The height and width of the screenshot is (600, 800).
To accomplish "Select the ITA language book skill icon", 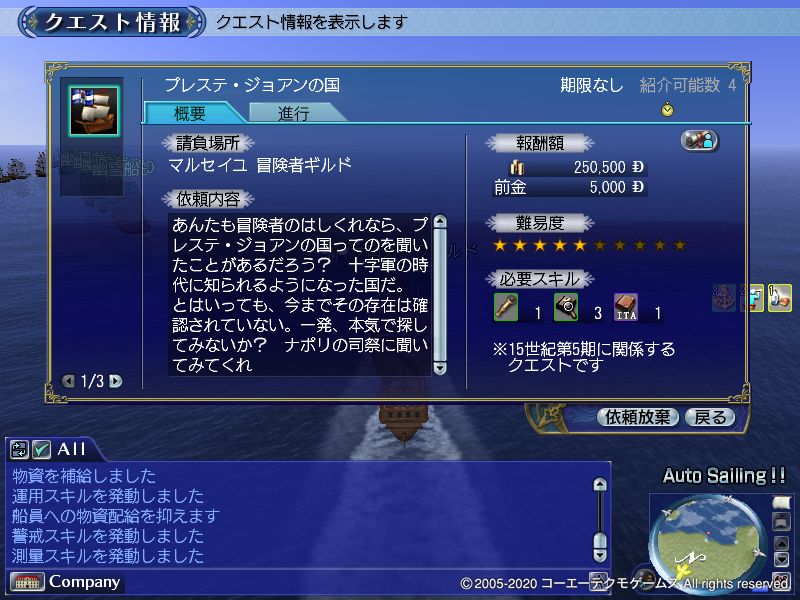I will [626, 307].
